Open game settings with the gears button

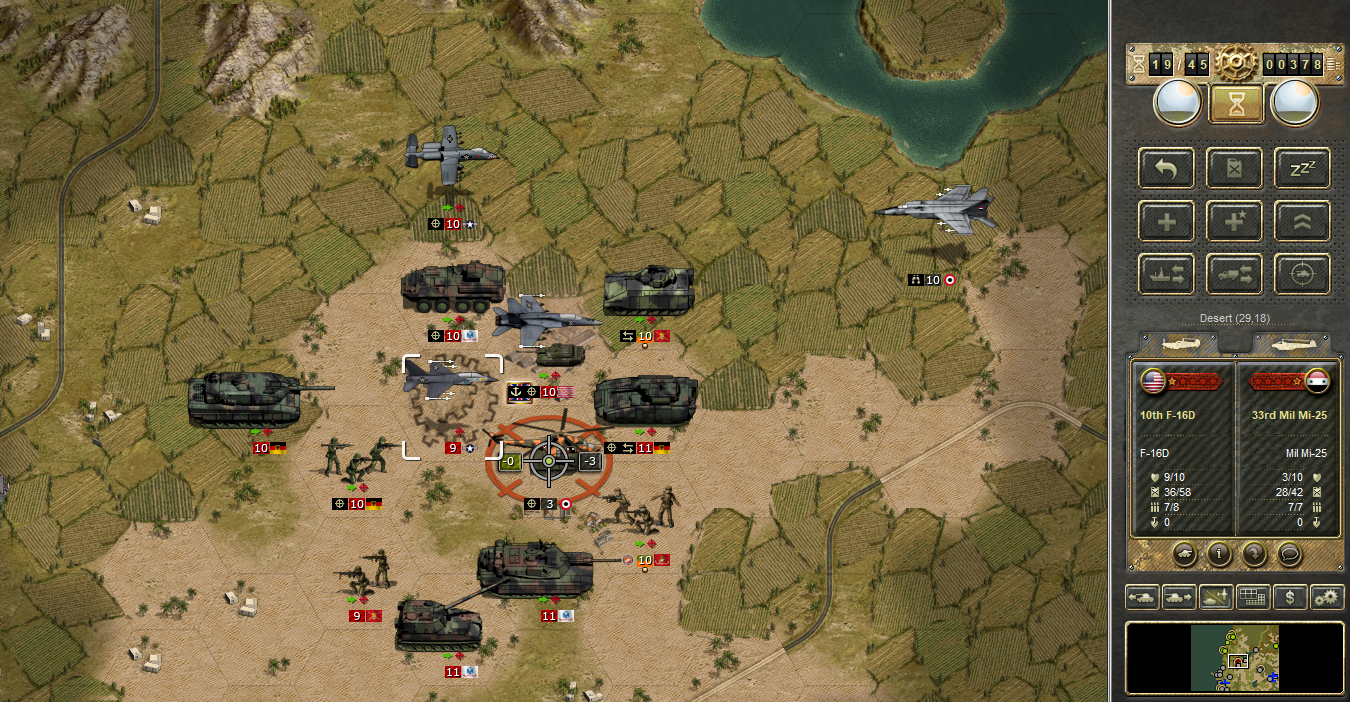(1327, 598)
